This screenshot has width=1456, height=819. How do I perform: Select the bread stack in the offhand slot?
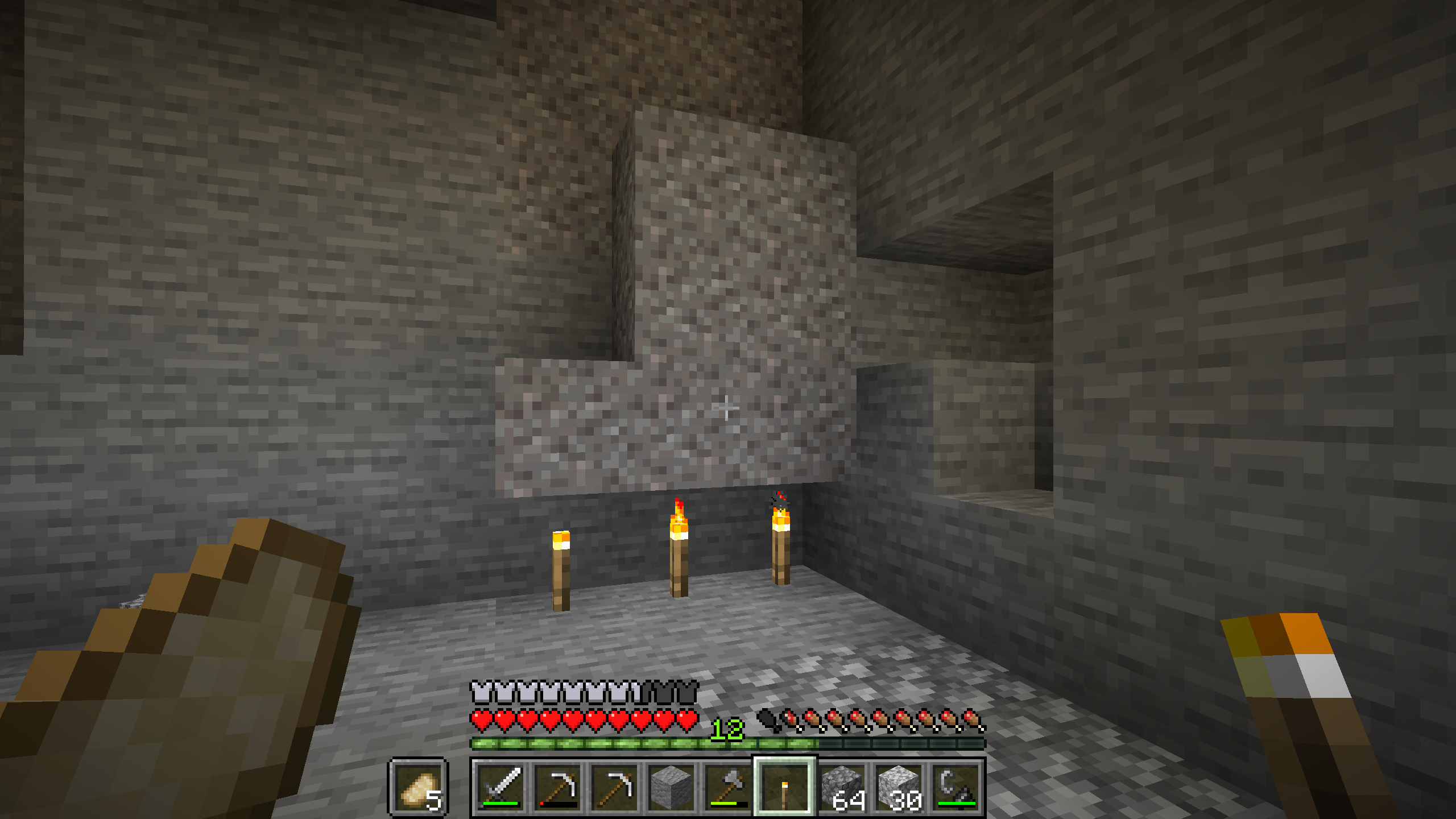[x=418, y=788]
